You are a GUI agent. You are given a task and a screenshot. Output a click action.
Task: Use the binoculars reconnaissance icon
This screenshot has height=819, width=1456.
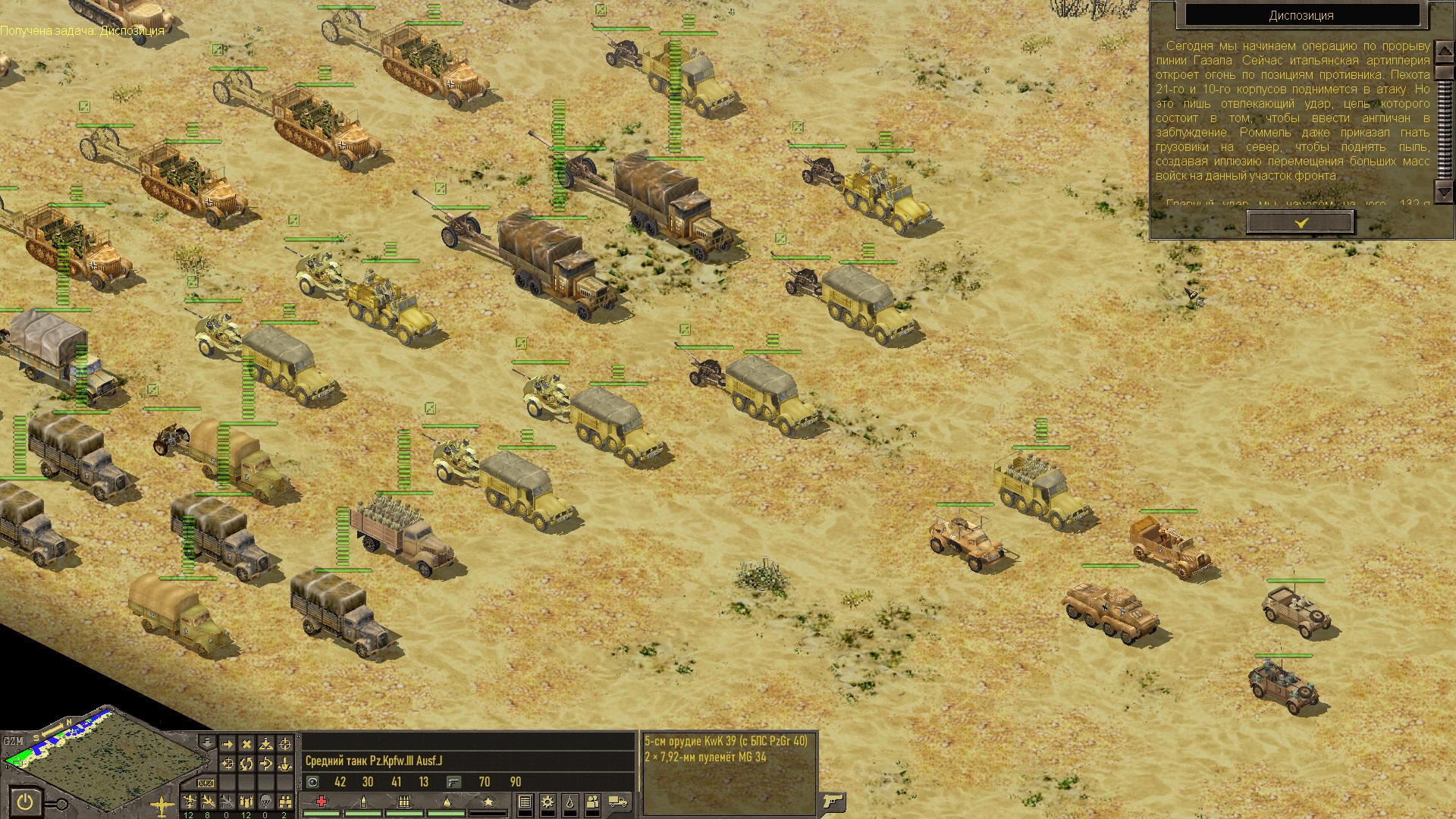click(x=284, y=801)
